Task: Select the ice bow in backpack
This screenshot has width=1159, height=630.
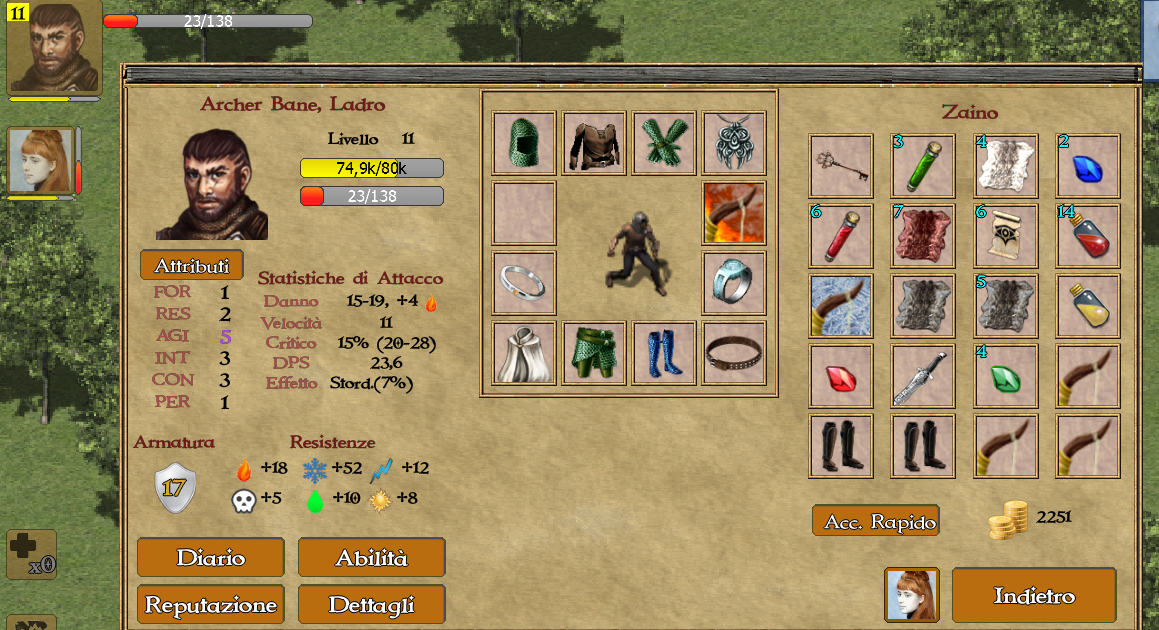Action: pyautogui.click(x=840, y=306)
